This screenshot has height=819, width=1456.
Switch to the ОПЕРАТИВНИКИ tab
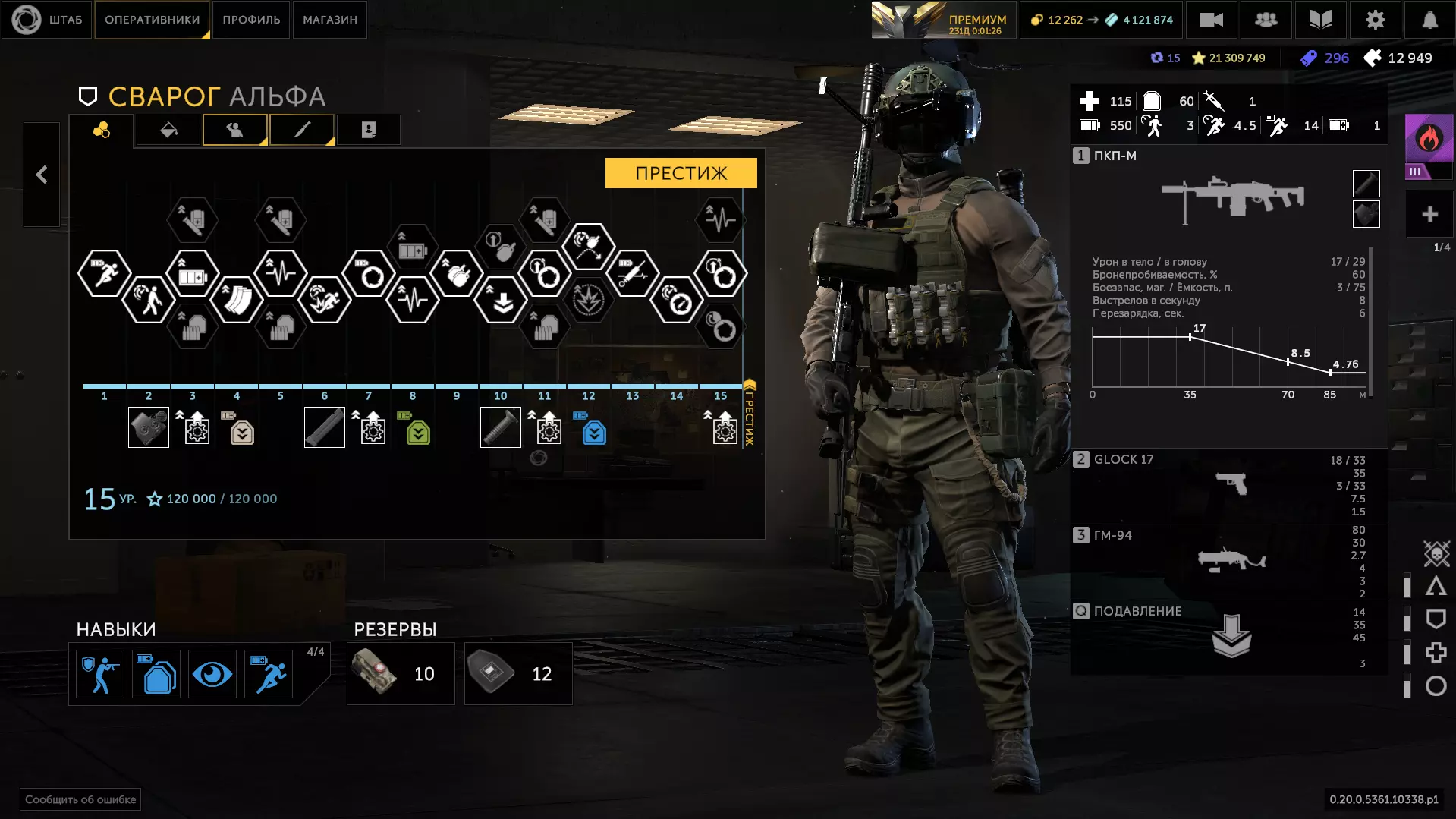(152, 20)
